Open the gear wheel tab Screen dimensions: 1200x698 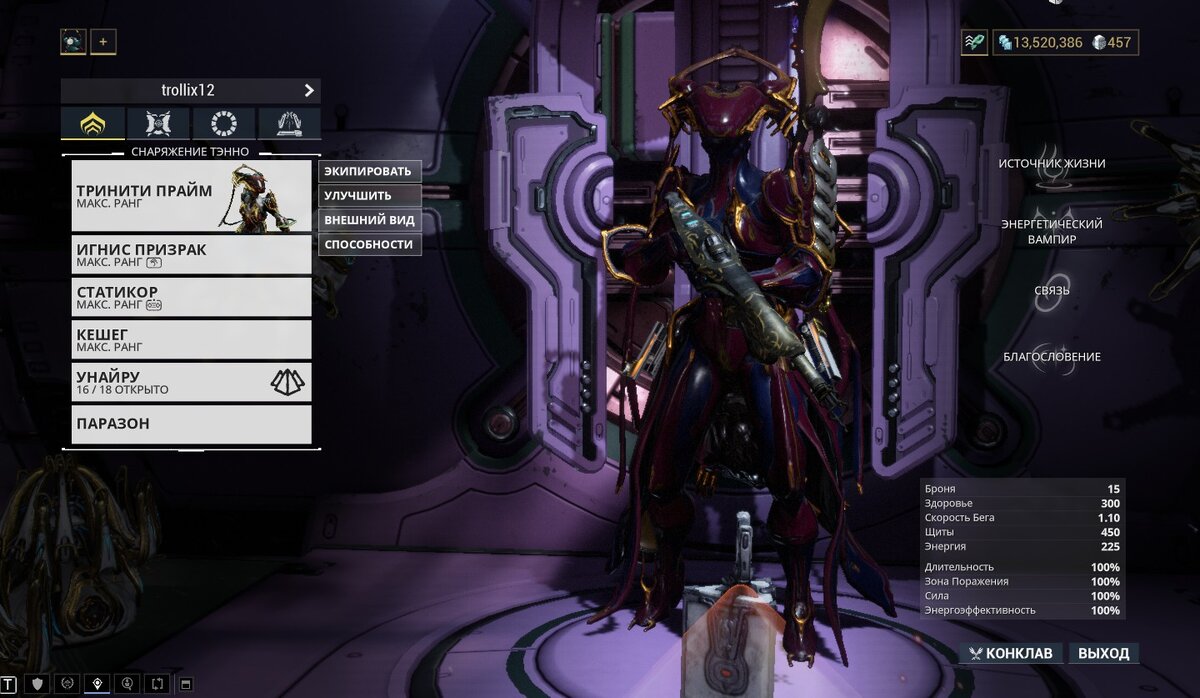[223, 124]
